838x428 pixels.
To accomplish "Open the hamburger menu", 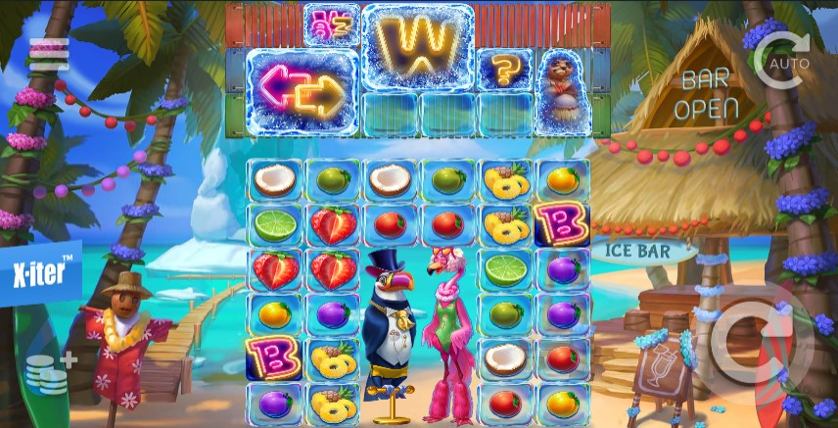I will click(48, 54).
